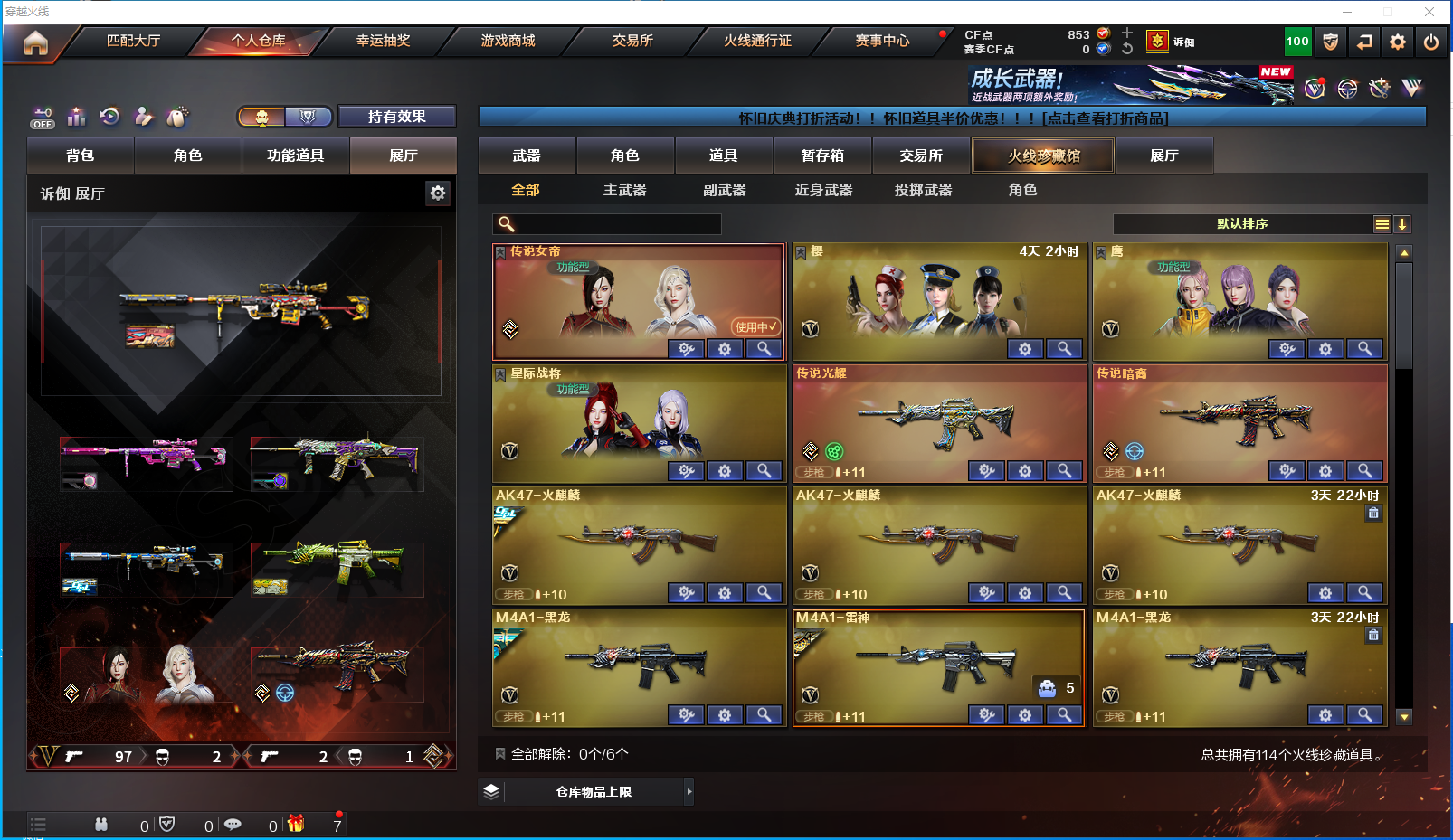Filter by 近身武器 melee weapons
1453x840 pixels.
coord(823,190)
